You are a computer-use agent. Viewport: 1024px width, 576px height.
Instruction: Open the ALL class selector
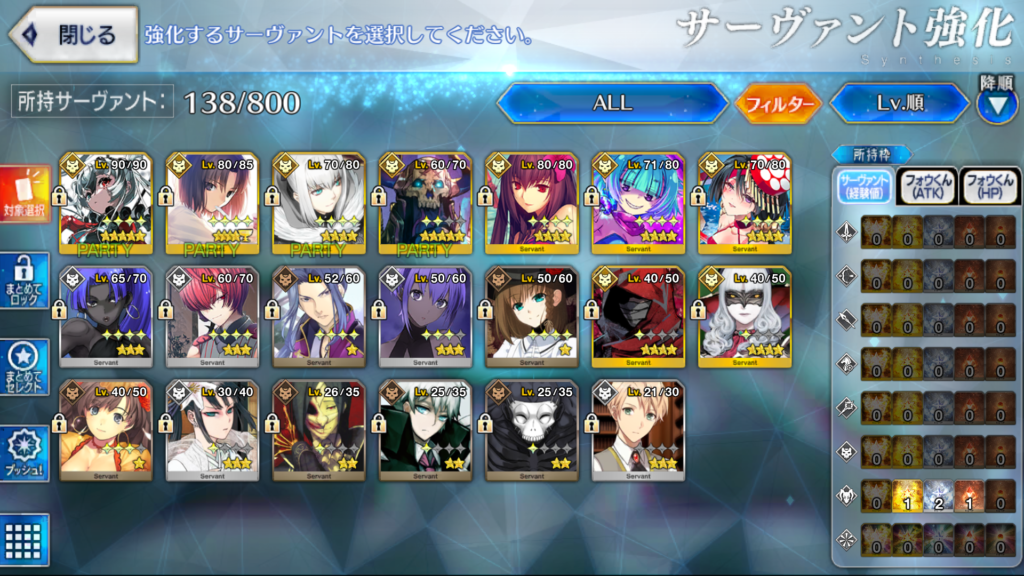point(612,103)
